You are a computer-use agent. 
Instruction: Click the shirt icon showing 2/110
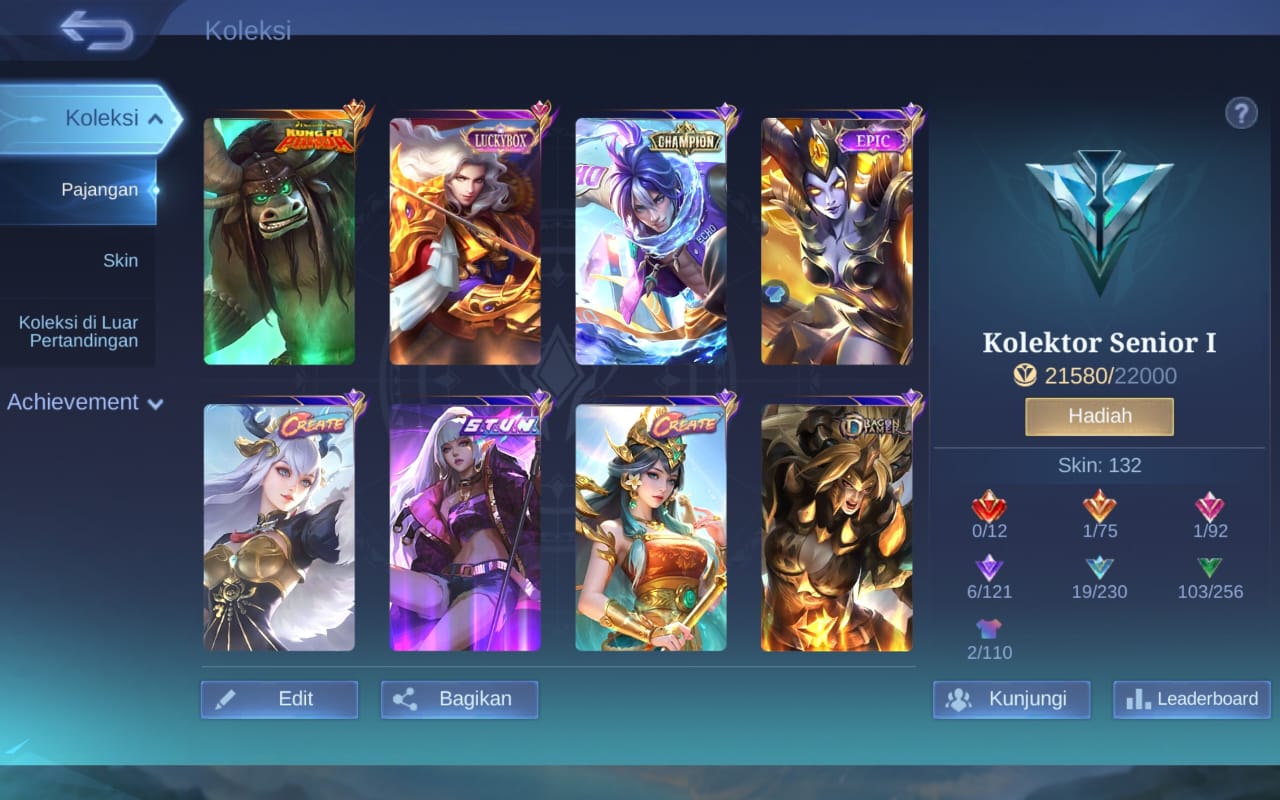click(x=989, y=630)
